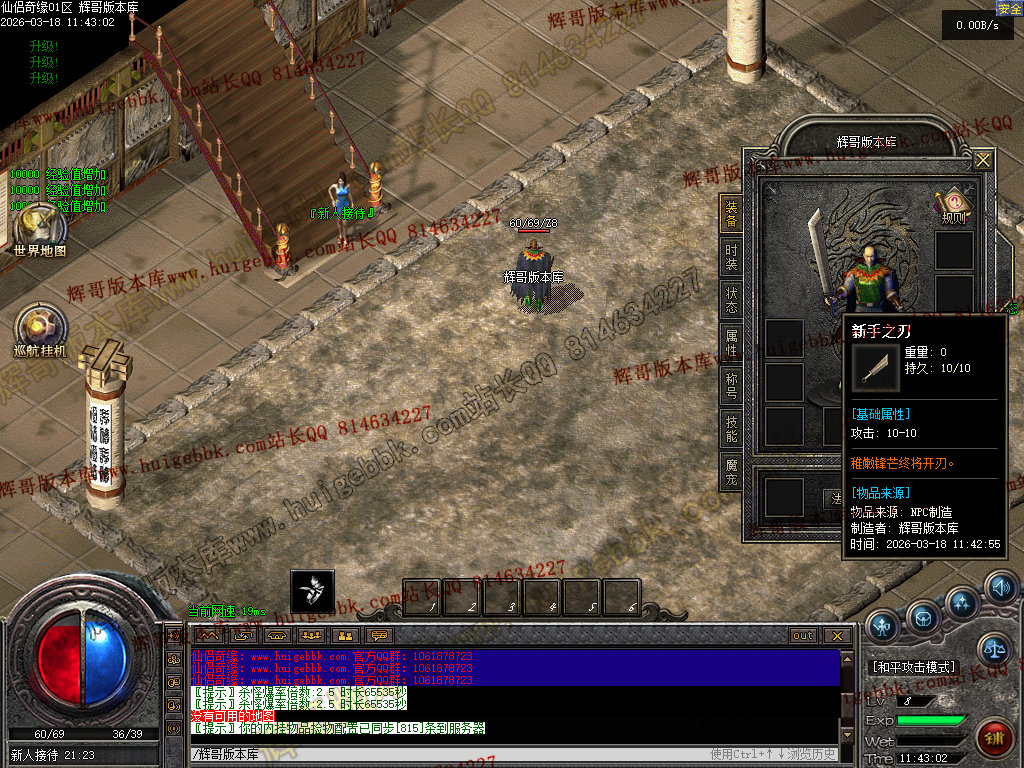Viewport: 1024px width, 768px height.
Task: Open the character figure round button
Action: (881, 627)
